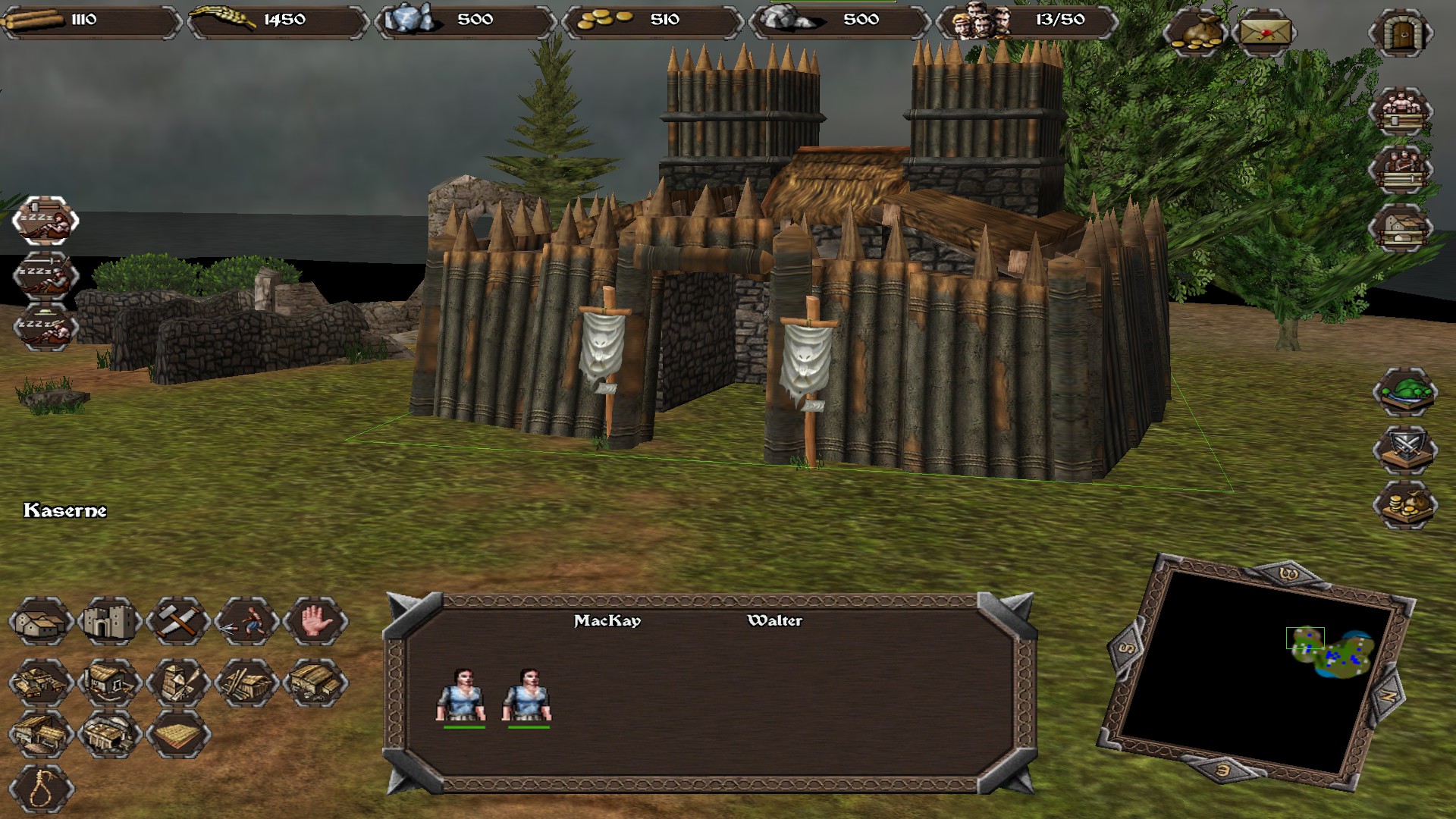Choose the hammer and saw tools icon
Viewport: 1456px width, 819px height.
click(178, 622)
